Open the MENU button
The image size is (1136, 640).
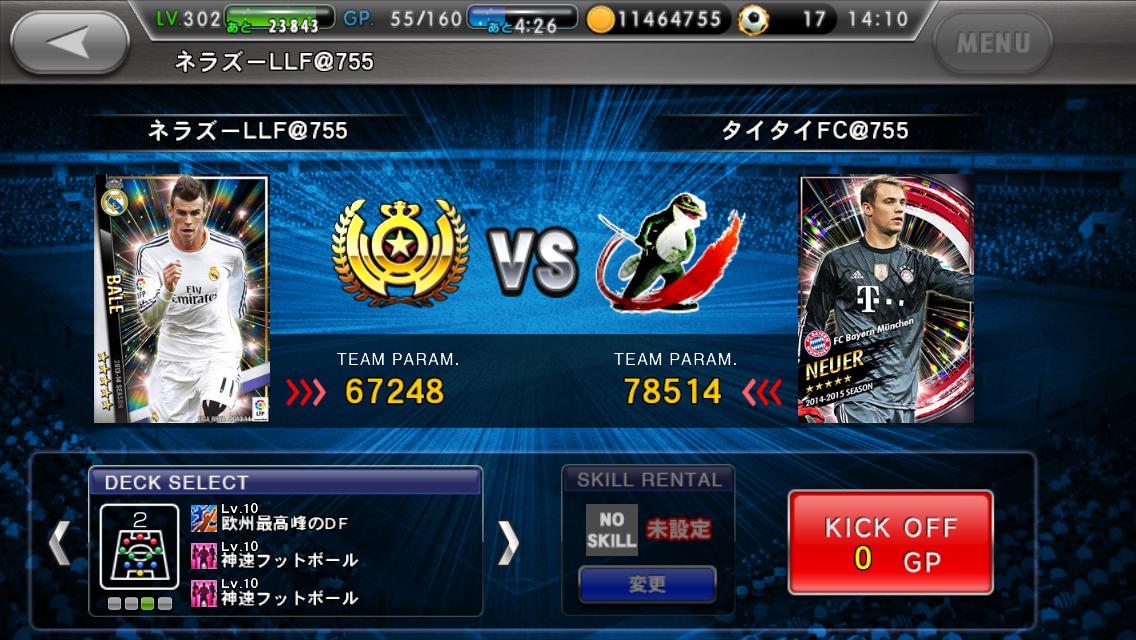pos(992,44)
